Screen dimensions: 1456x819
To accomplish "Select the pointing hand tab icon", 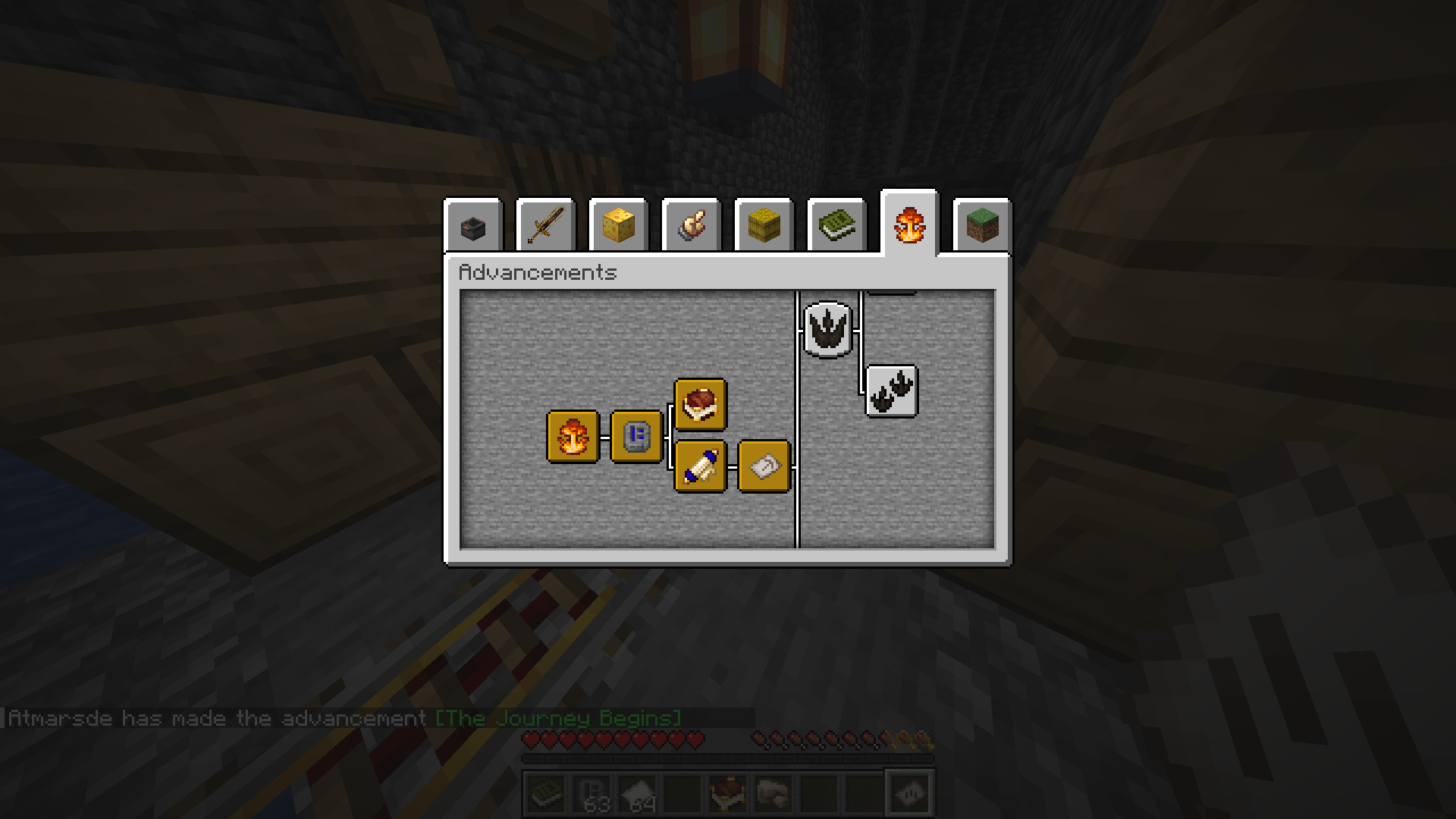I will click(x=692, y=224).
